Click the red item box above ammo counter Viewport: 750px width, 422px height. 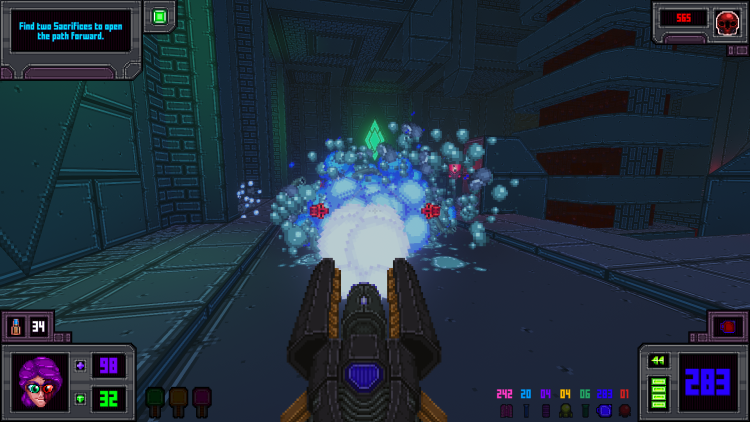tap(727, 326)
